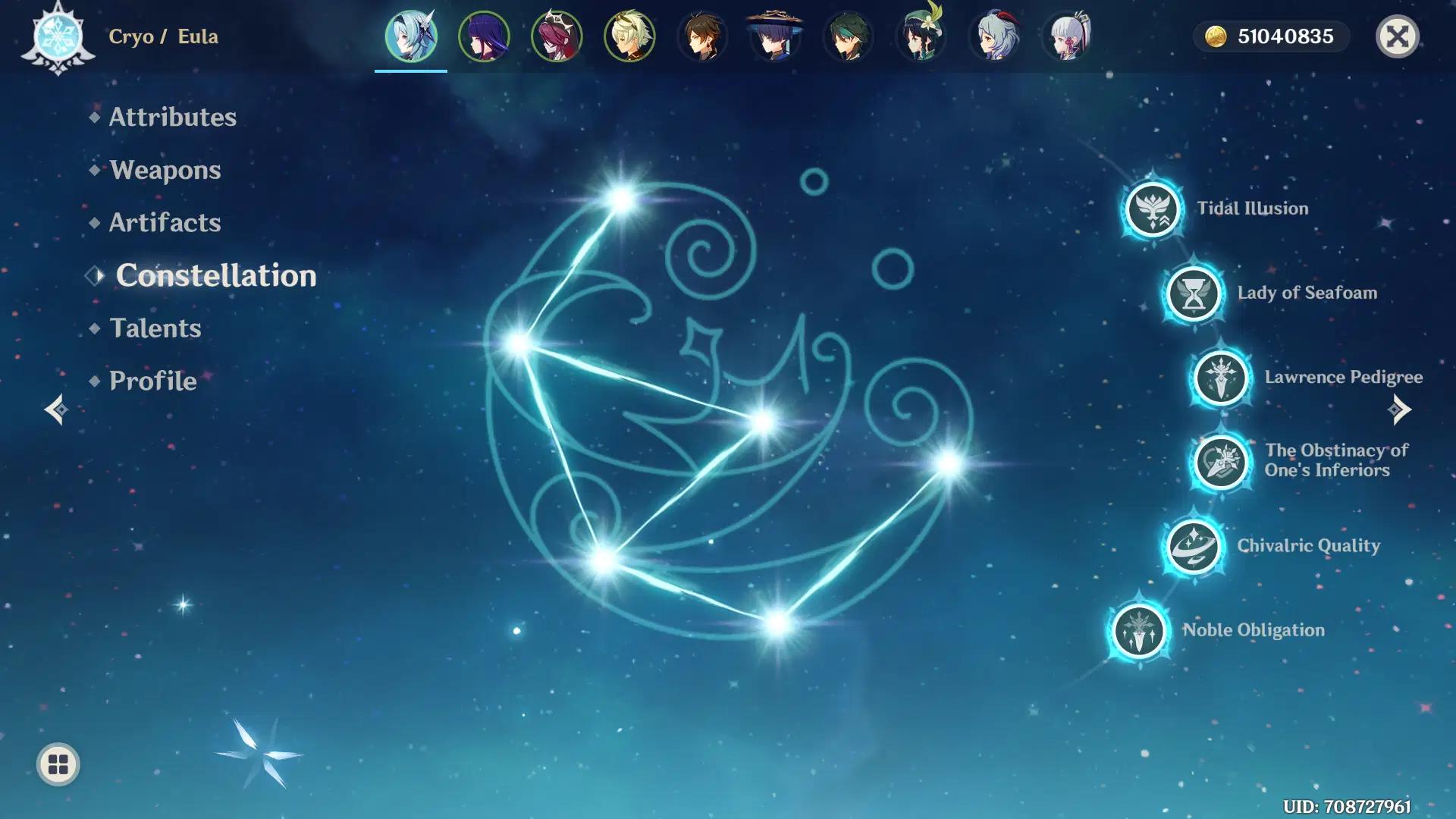Image resolution: width=1456 pixels, height=819 pixels.
Task: Go to the Talents section
Action: click(x=155, y=328)
